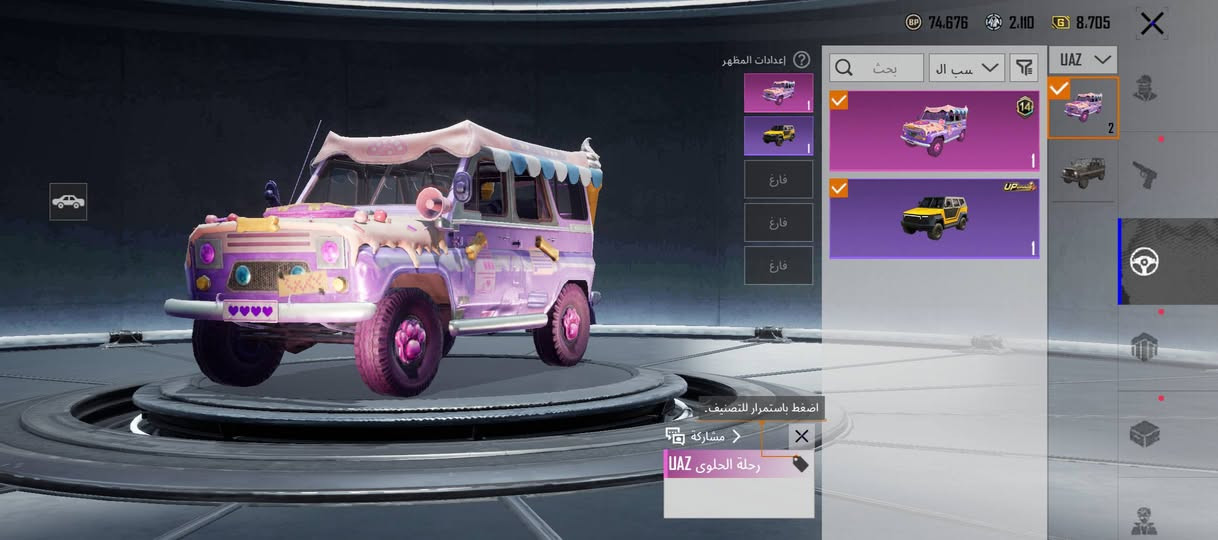Image resolution: width=1218 pixels, height=540 pixels.
Task: Open the filter funnel options
Action: click(1024, 68)
